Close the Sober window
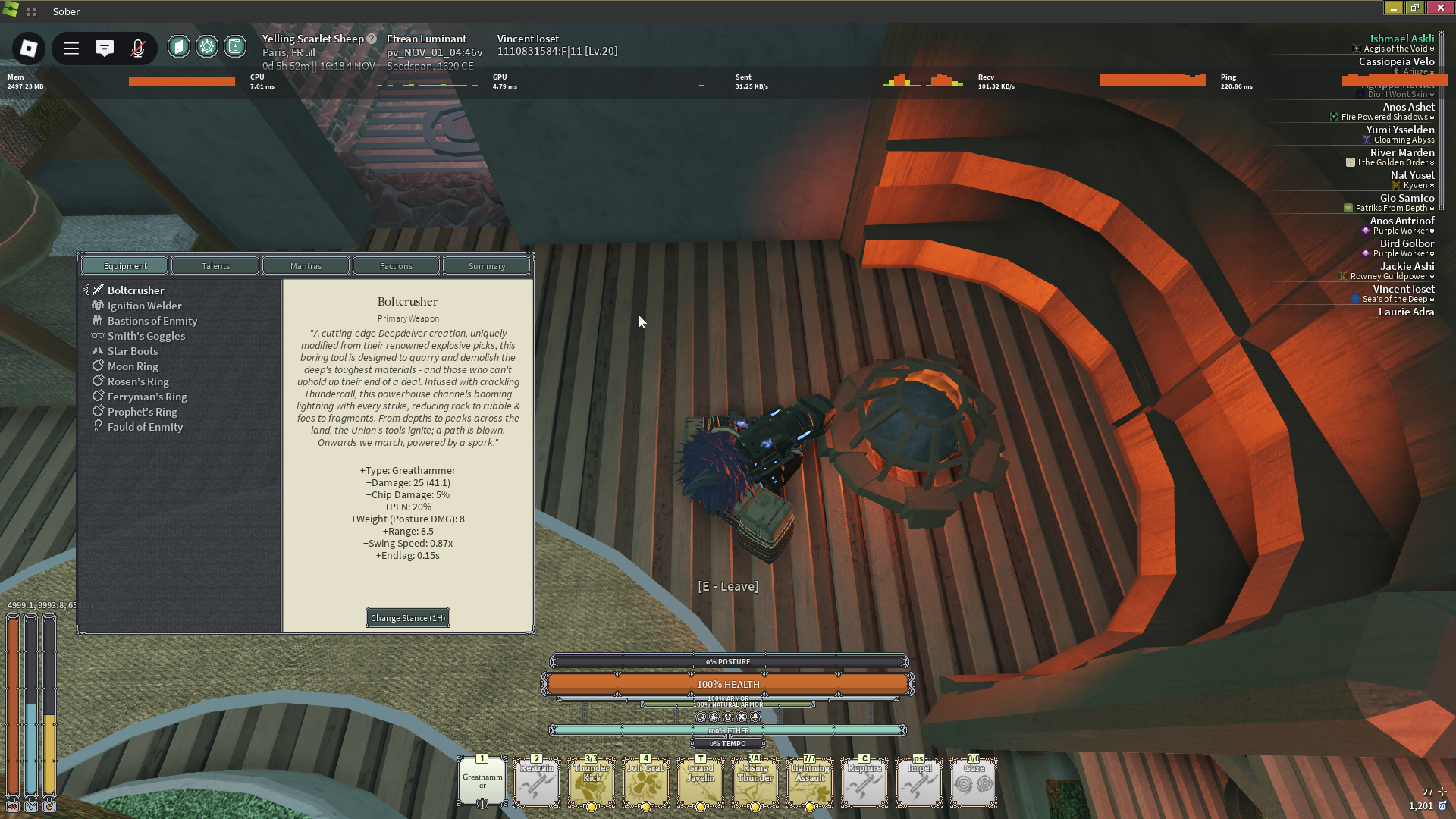1456x819 pixels. (1440, 8)
